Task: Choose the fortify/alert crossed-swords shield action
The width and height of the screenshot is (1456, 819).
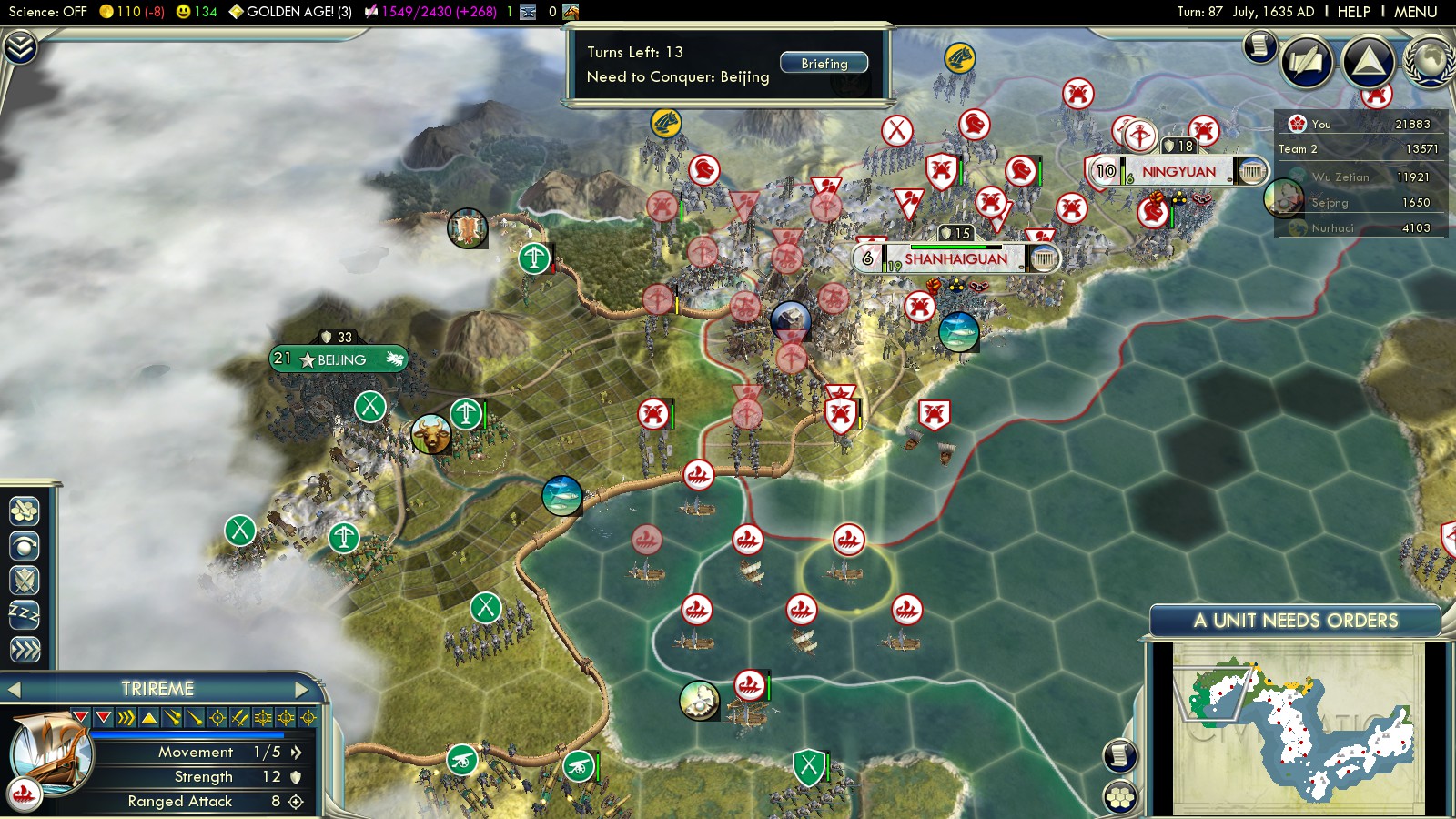Action: 25,580
